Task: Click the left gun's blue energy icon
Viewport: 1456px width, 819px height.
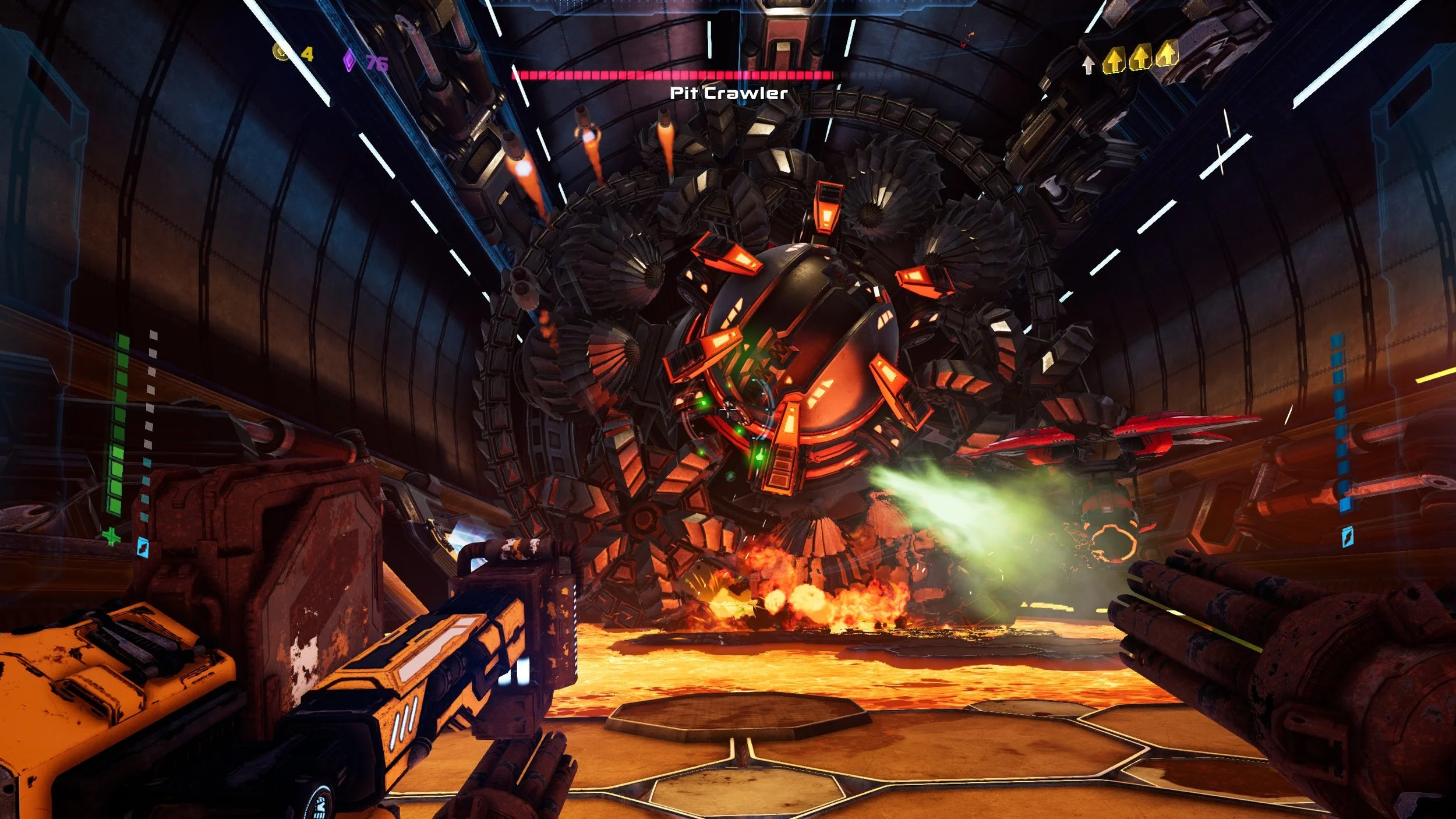Action: click(x=143, y=546)
